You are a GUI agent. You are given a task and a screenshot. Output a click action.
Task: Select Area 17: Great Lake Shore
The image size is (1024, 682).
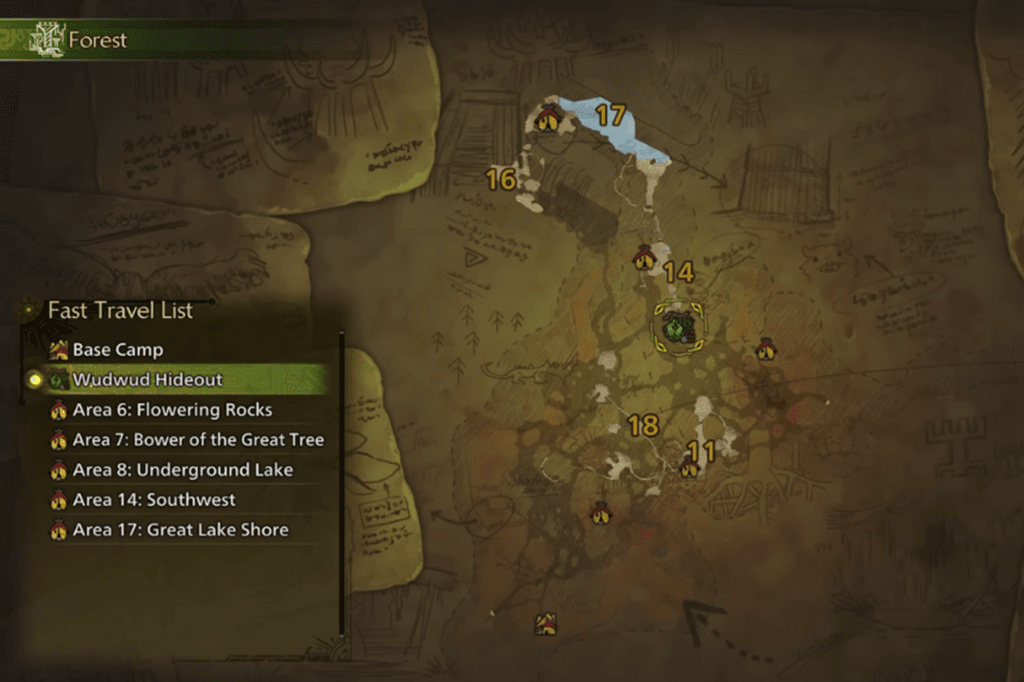(x=180, y=530)
